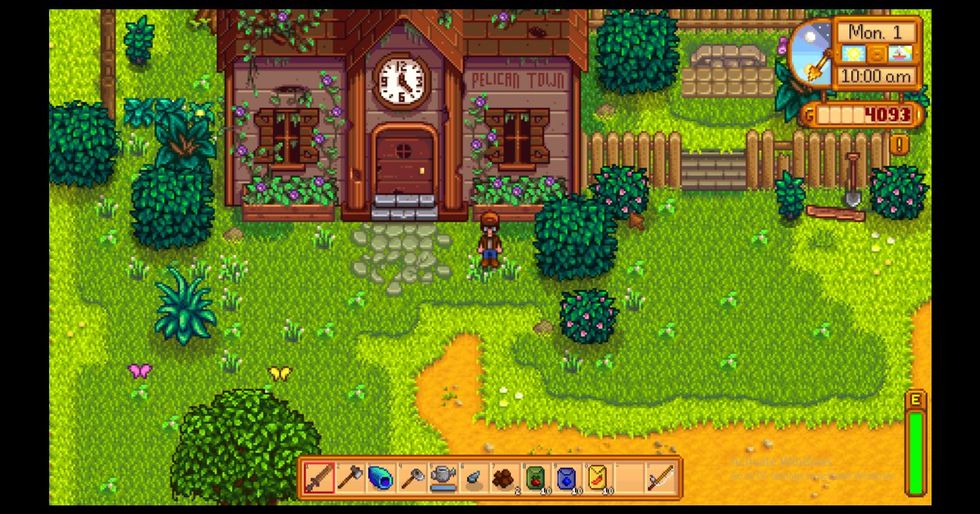Equip the fishing rod in the hotbar
The image size is (980, 514).
(x=659, y=478)
